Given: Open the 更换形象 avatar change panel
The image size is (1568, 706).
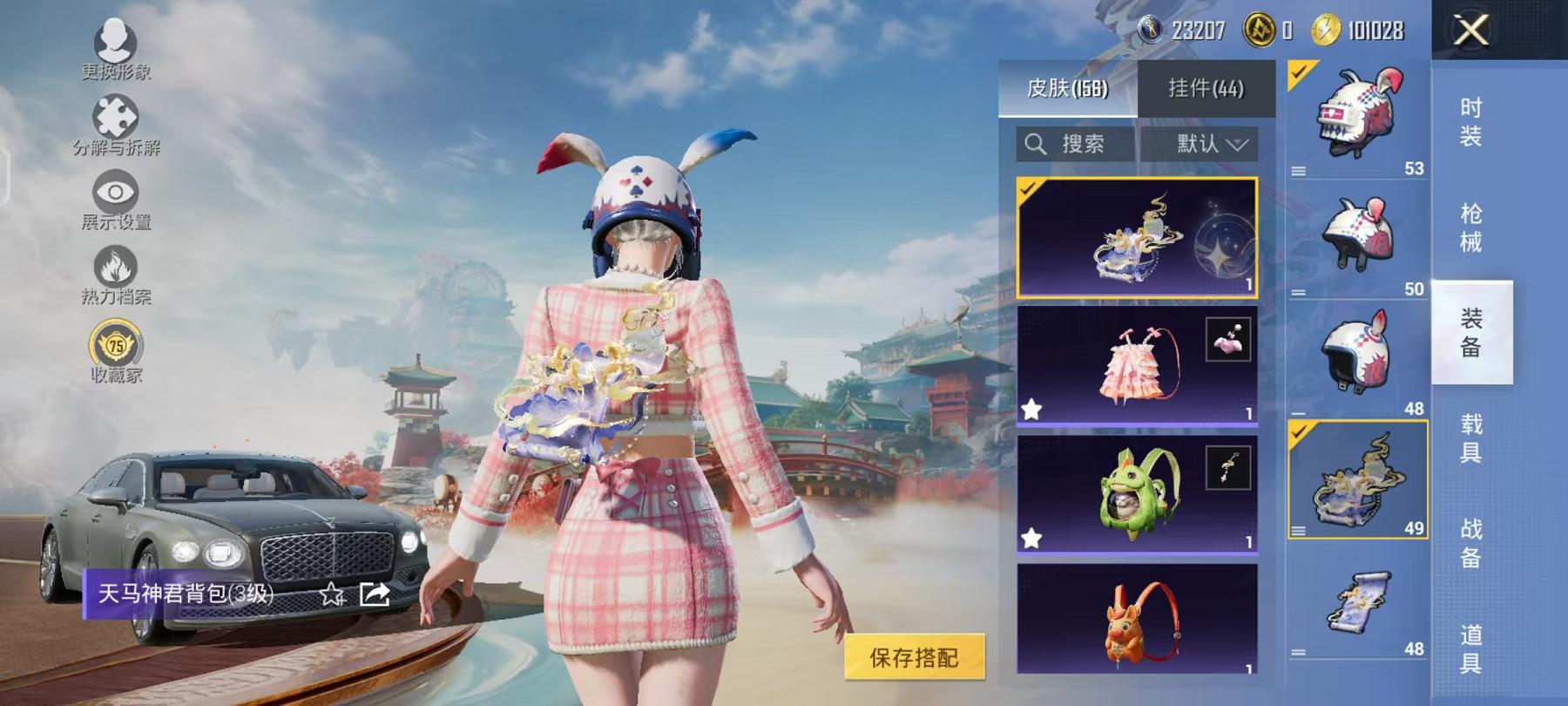Looking at the screenshot, I should 115,42.
